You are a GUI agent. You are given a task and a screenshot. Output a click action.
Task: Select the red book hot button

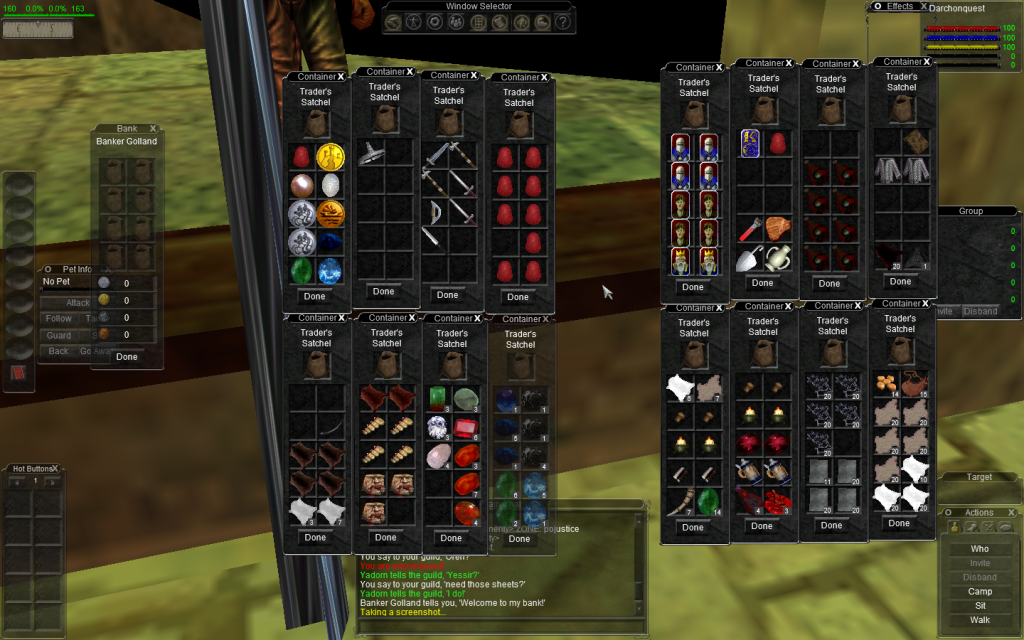[x=18, y=373]
